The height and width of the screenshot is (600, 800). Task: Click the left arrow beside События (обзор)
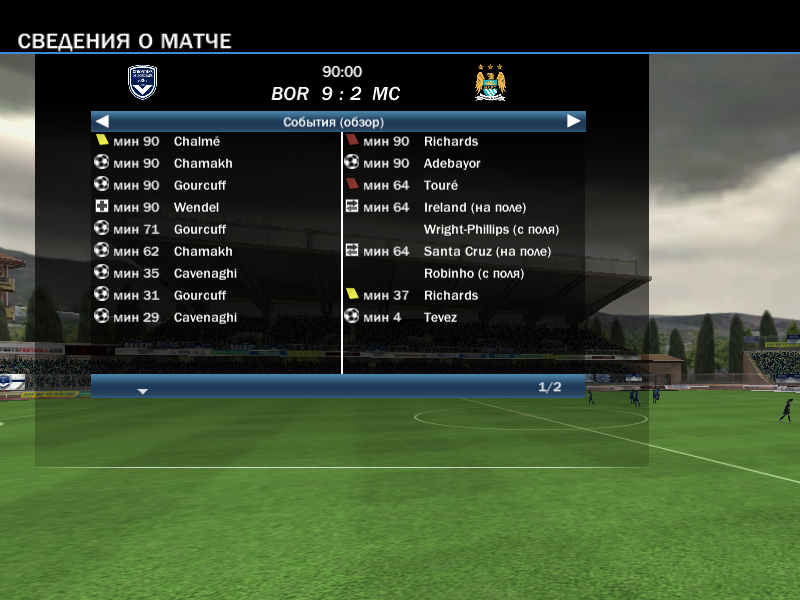pos(101,121)
